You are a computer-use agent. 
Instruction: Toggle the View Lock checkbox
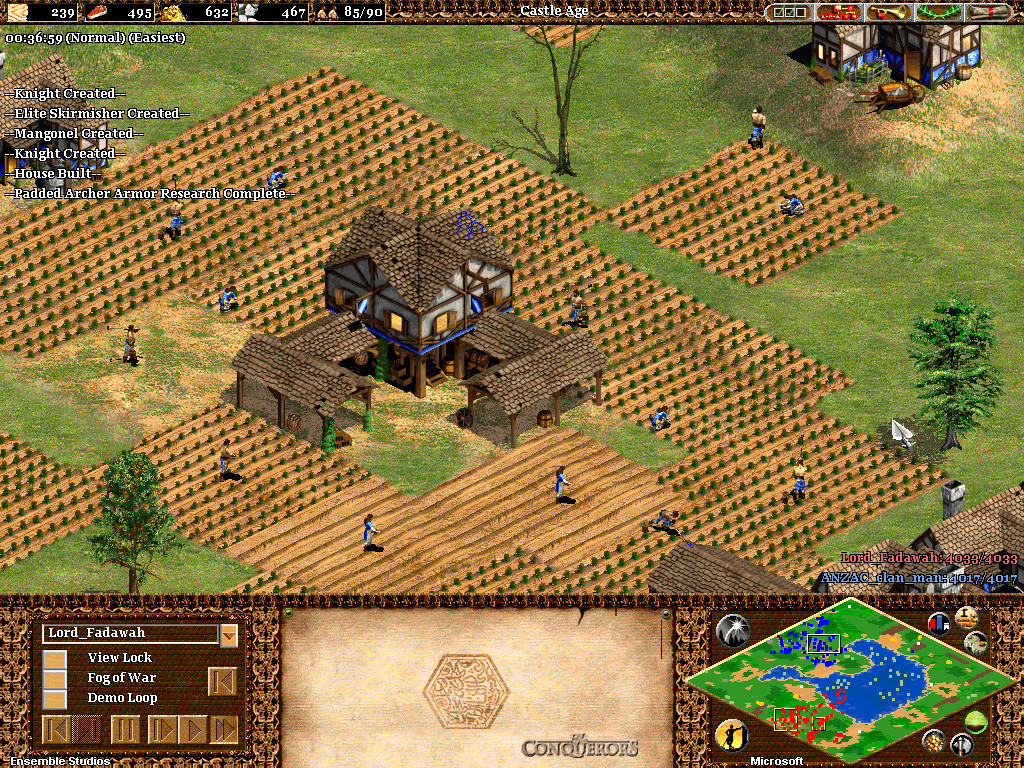click(x=55, y=658)
